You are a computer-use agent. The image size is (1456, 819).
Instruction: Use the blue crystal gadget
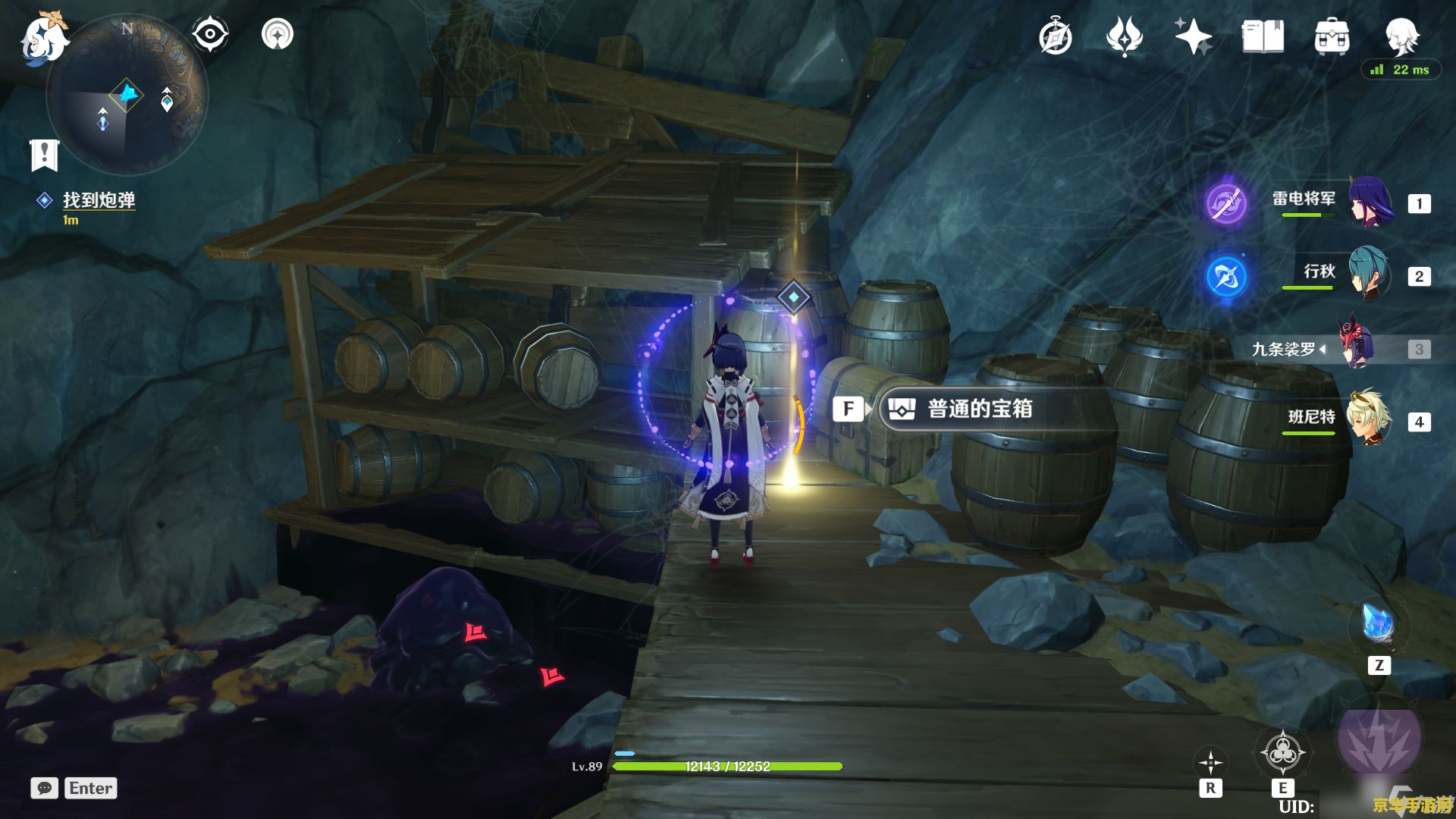point(1378,626)
